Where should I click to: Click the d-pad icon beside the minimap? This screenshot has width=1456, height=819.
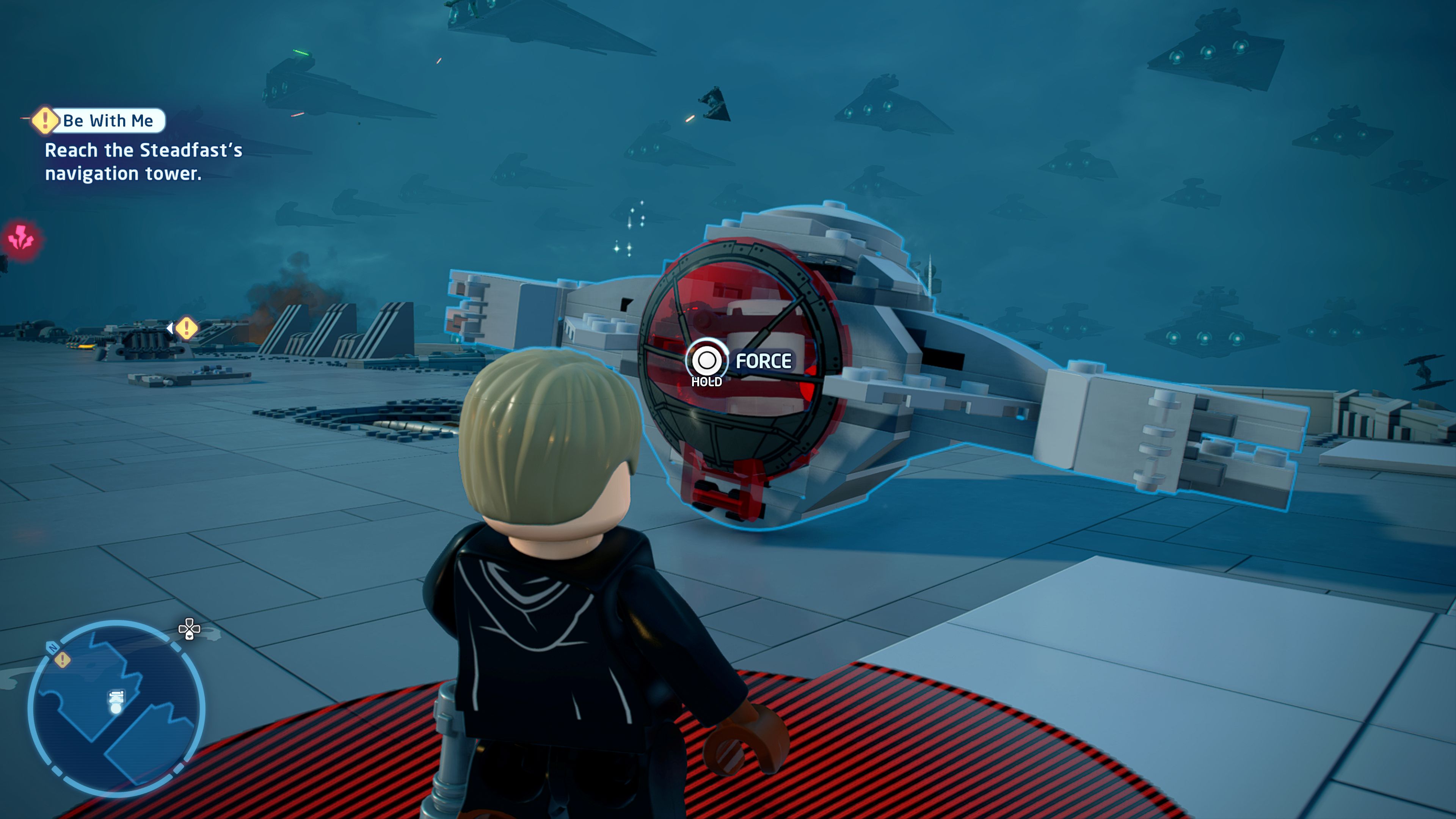[189, 629]
